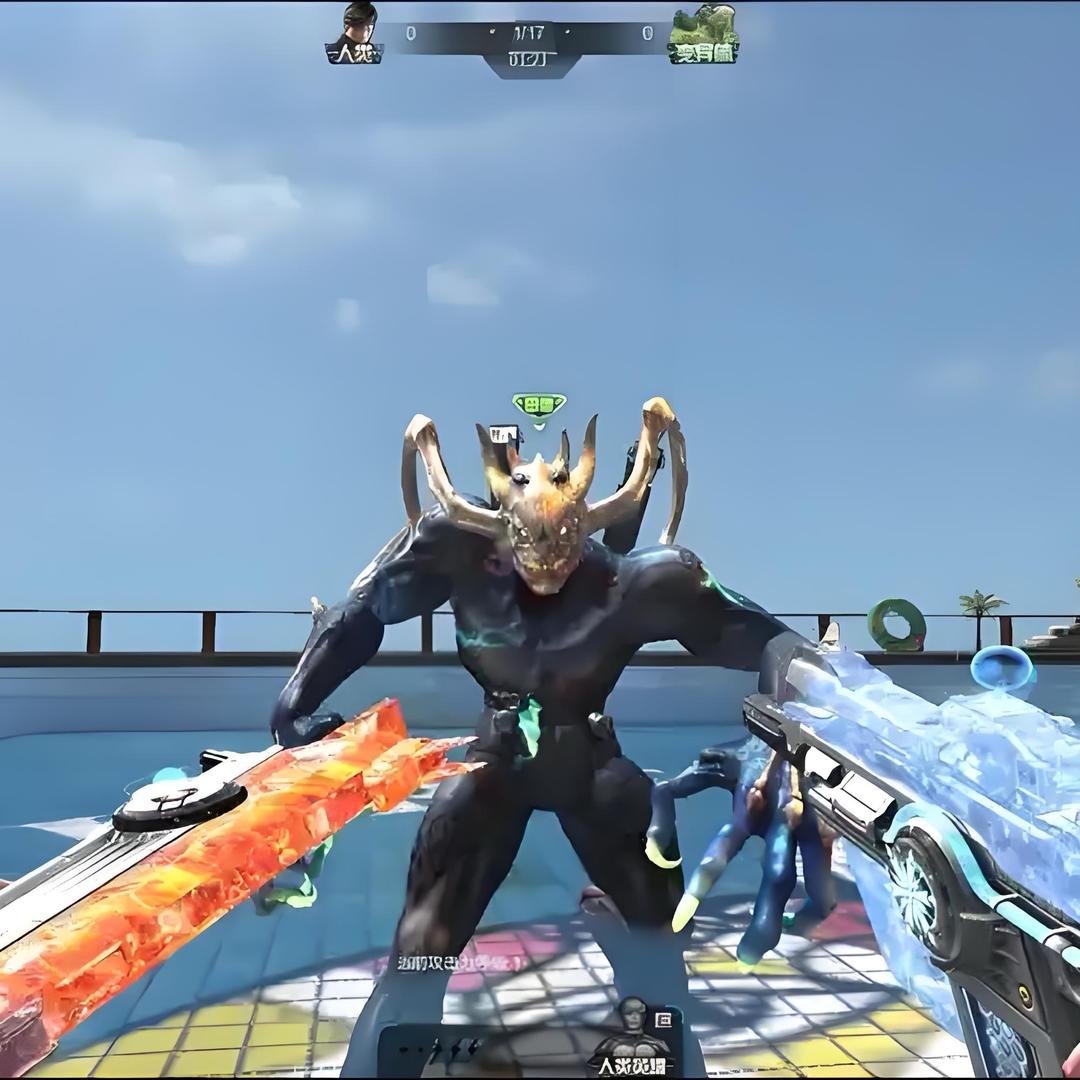Click the small square icon beside hero portrait
The image size is (1080, 1080).
663,1019
